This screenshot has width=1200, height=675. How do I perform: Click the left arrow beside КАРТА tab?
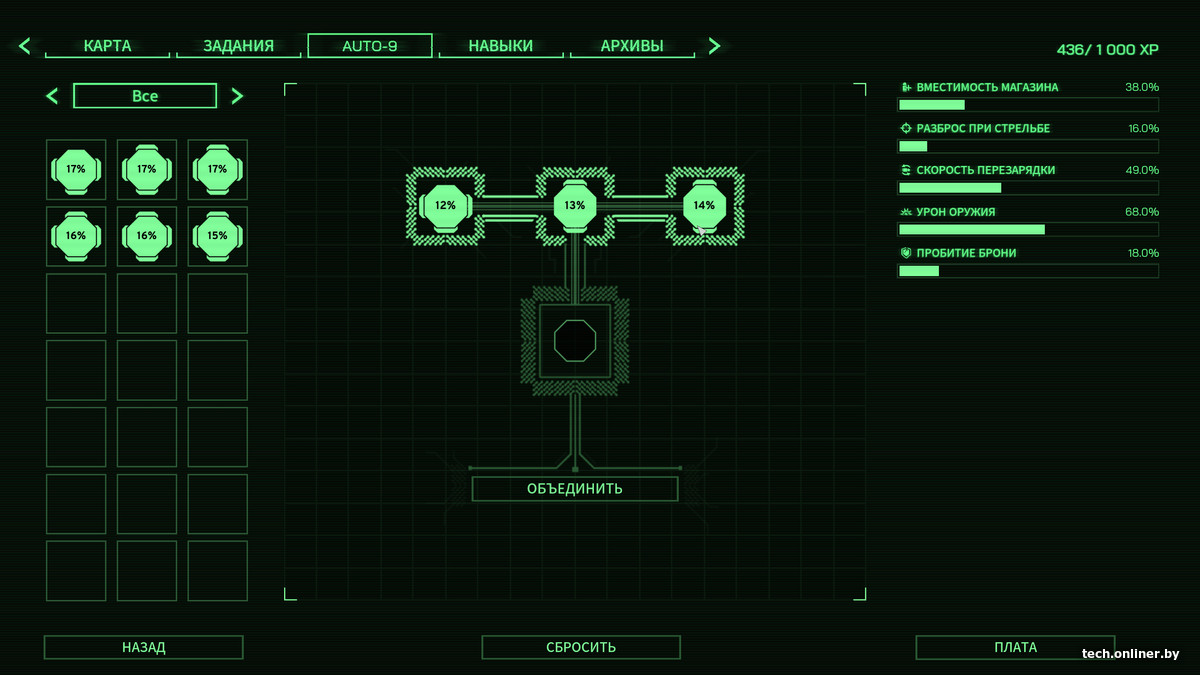tap(25, 46)
